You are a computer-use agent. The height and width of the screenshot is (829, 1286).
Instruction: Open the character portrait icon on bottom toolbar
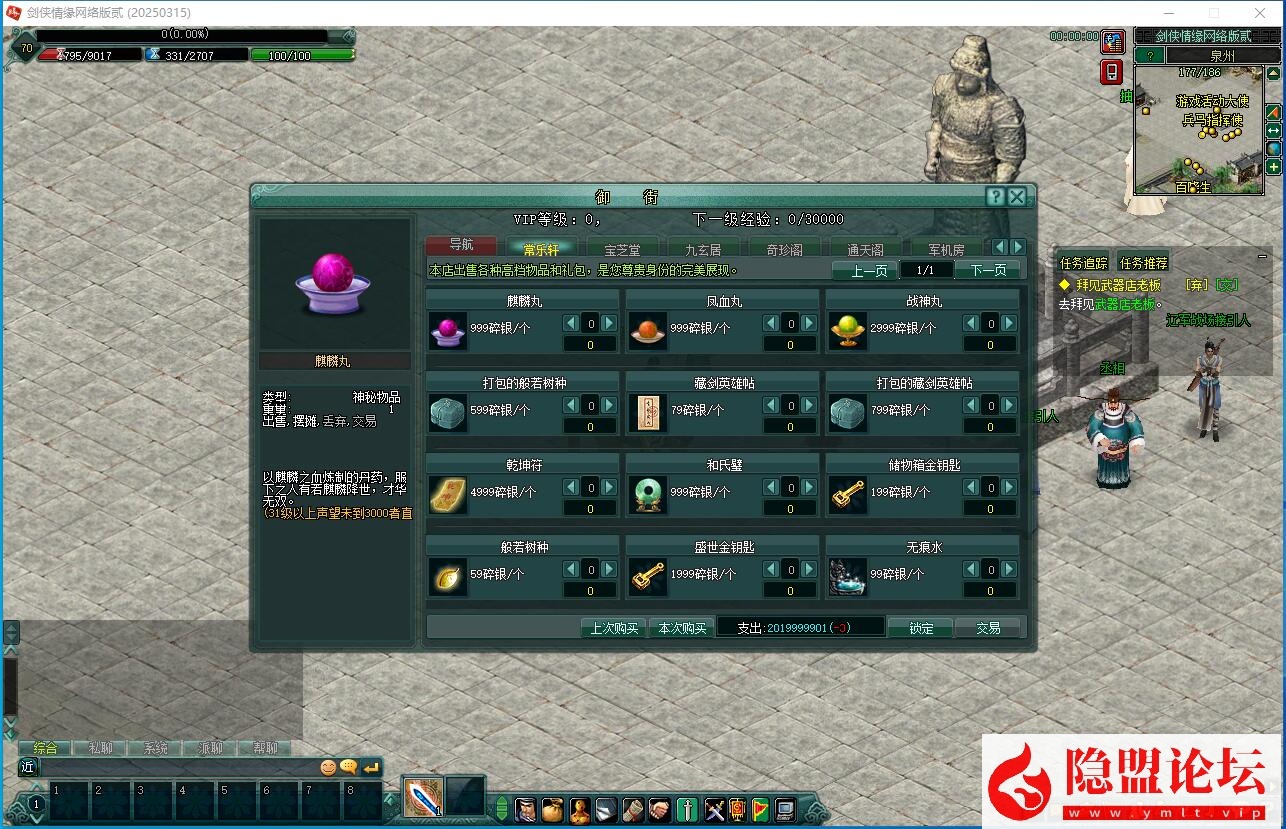(525, 811)
